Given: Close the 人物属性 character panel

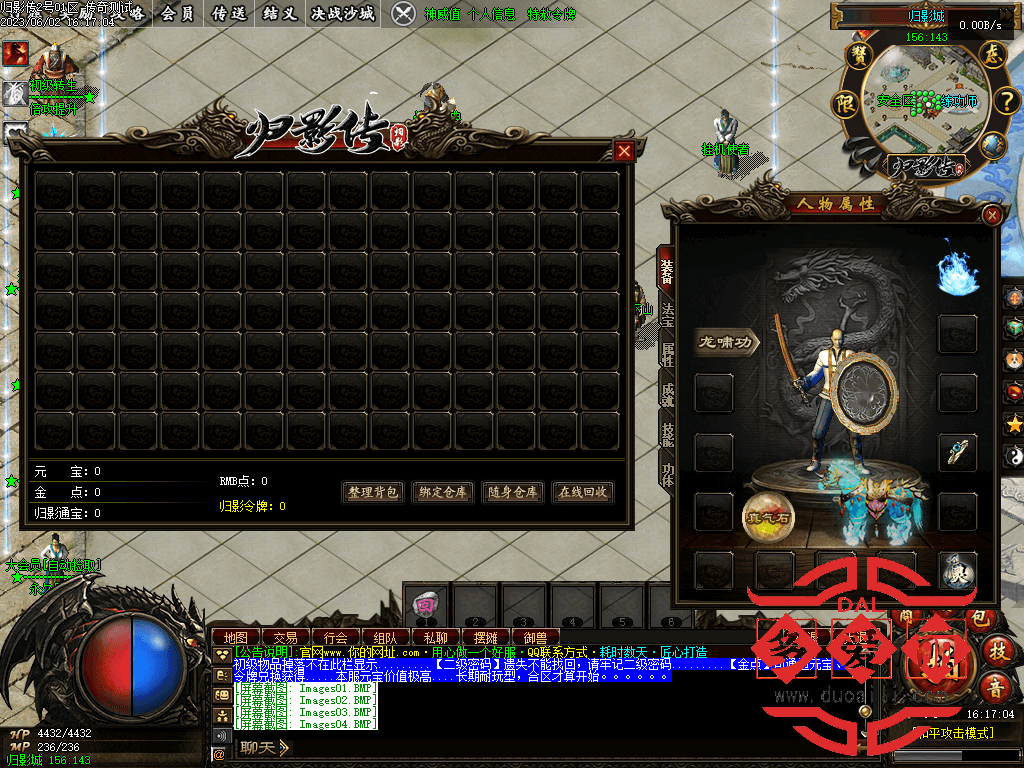Looking at the screenshot, I should pyautogui.click(x=992, y=215).
